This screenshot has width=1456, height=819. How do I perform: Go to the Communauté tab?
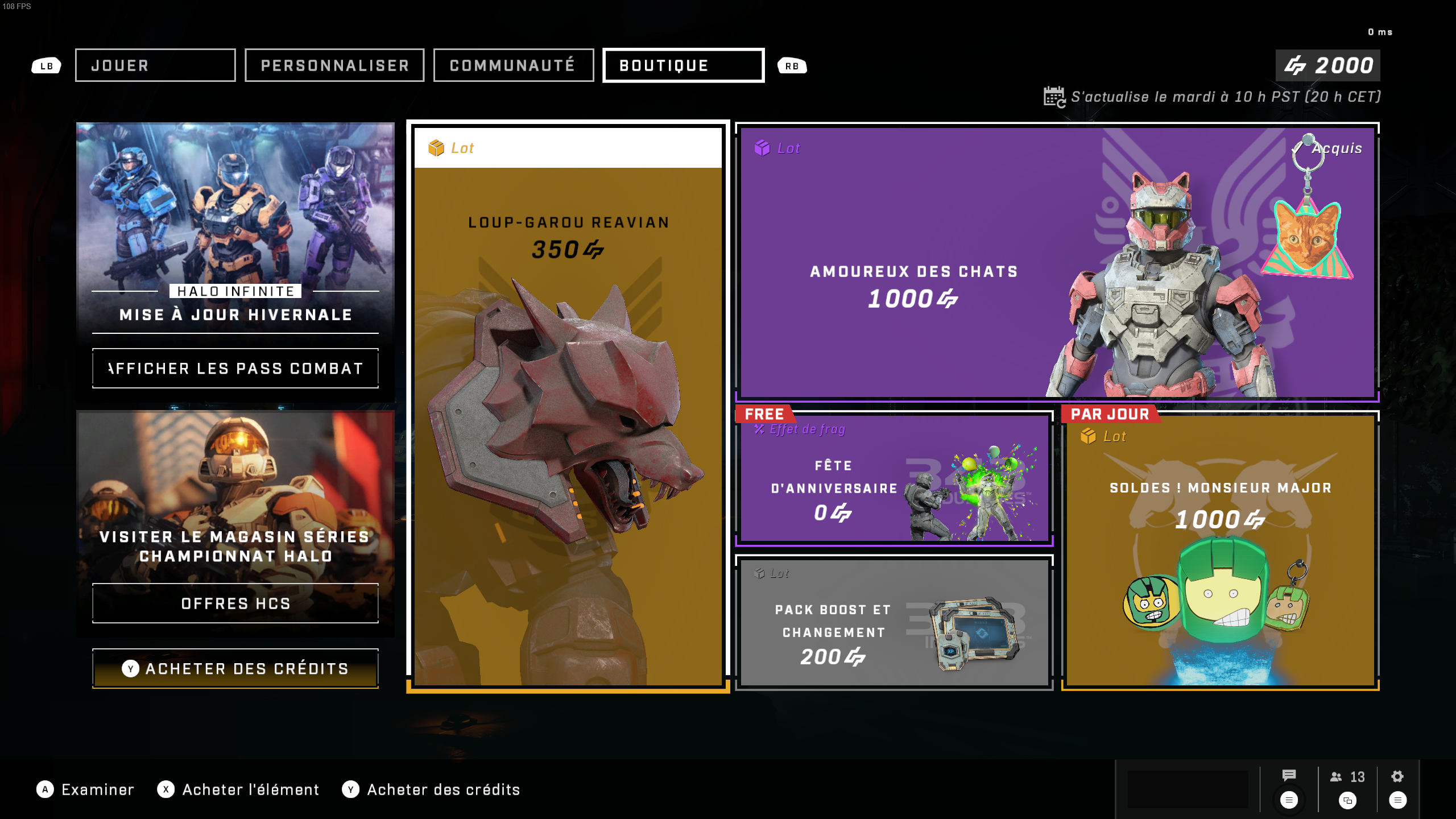coord(513,65)
